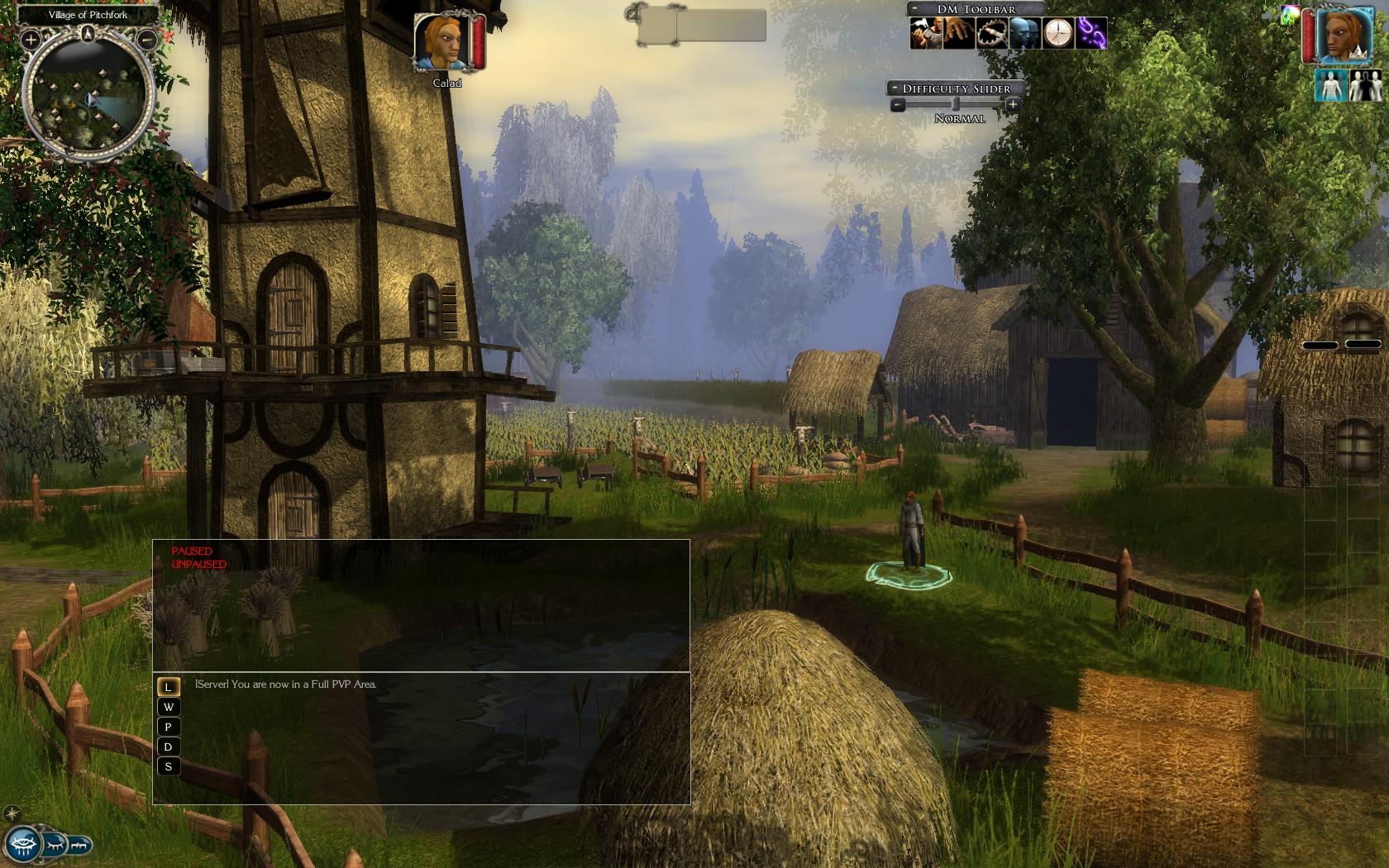Activate the bear trap DM tool
This screenshot has height=868, width=1389.
(991, 33)
